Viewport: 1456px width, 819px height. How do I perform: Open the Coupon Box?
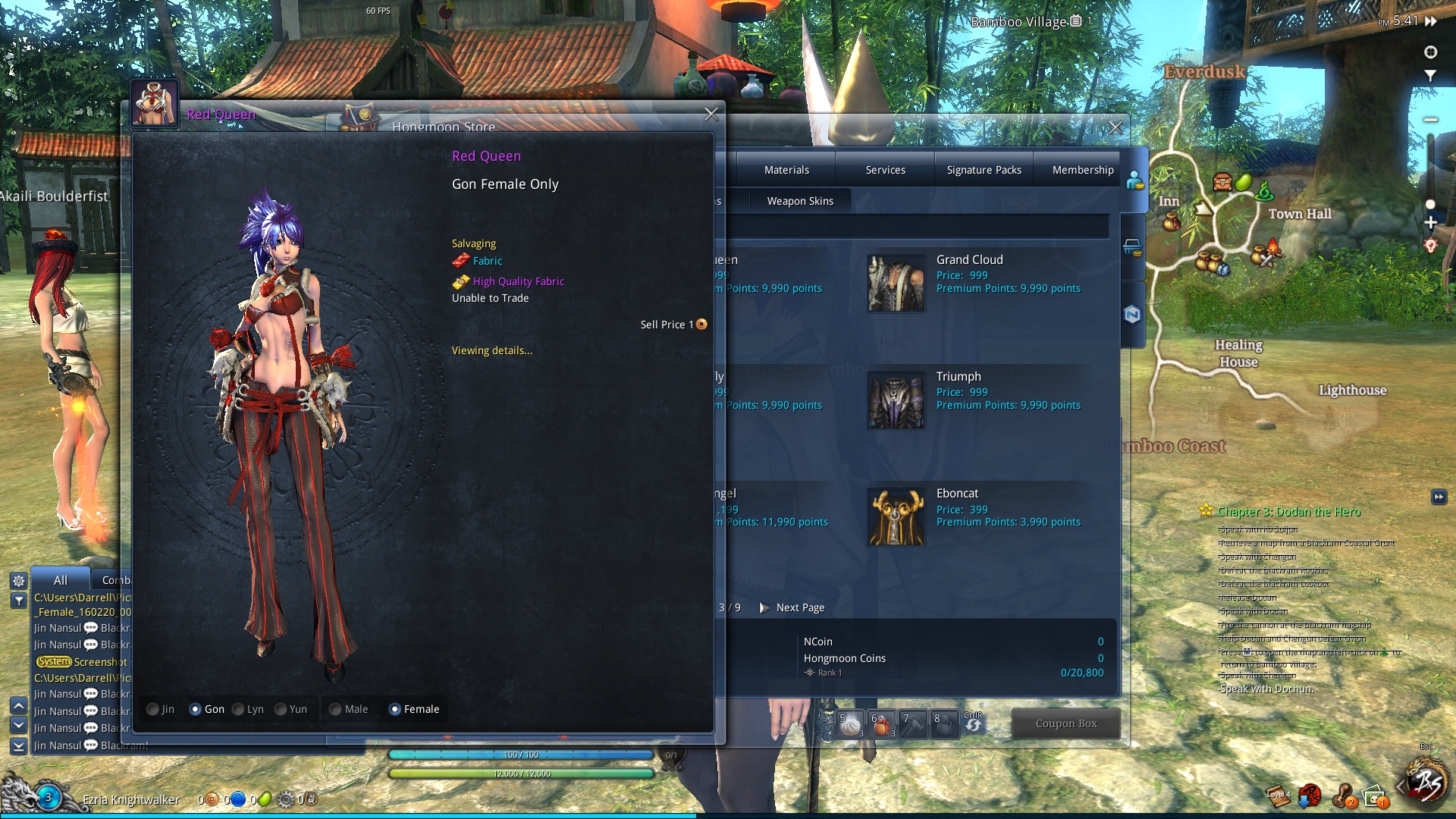coord(1065,723)
